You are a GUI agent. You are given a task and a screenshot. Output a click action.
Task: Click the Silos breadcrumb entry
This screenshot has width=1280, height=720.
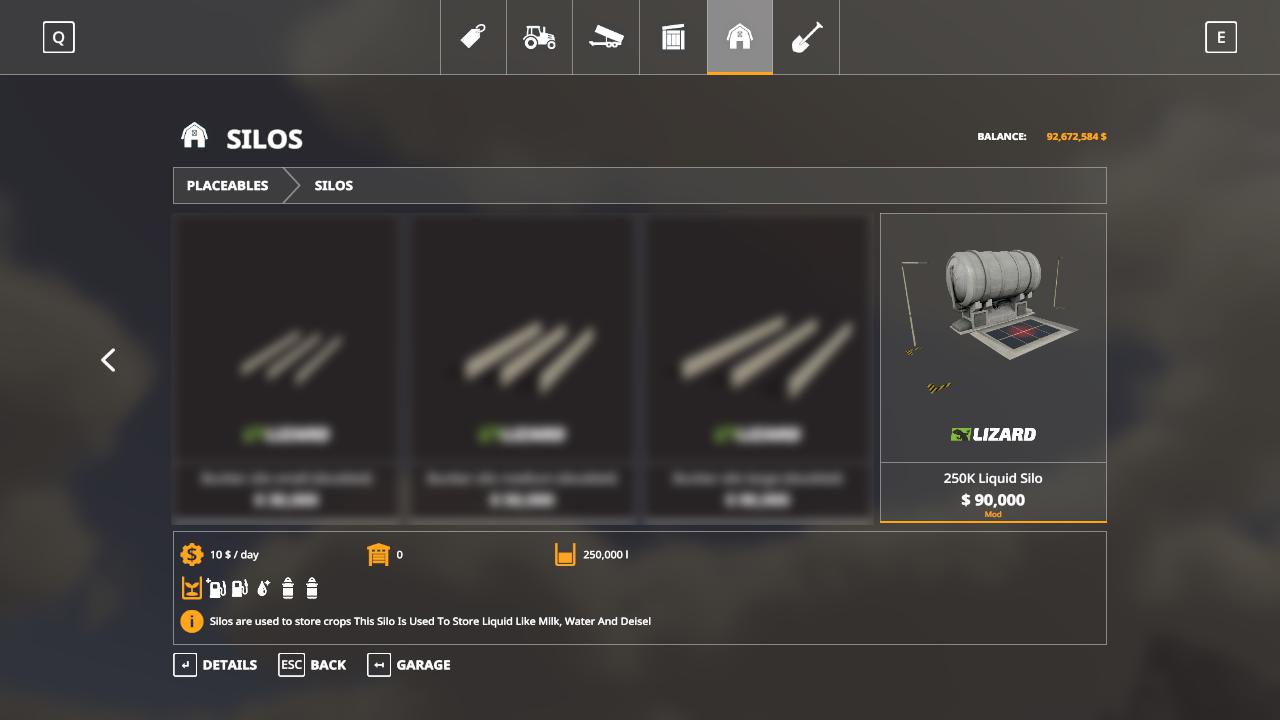coord(333,186)
